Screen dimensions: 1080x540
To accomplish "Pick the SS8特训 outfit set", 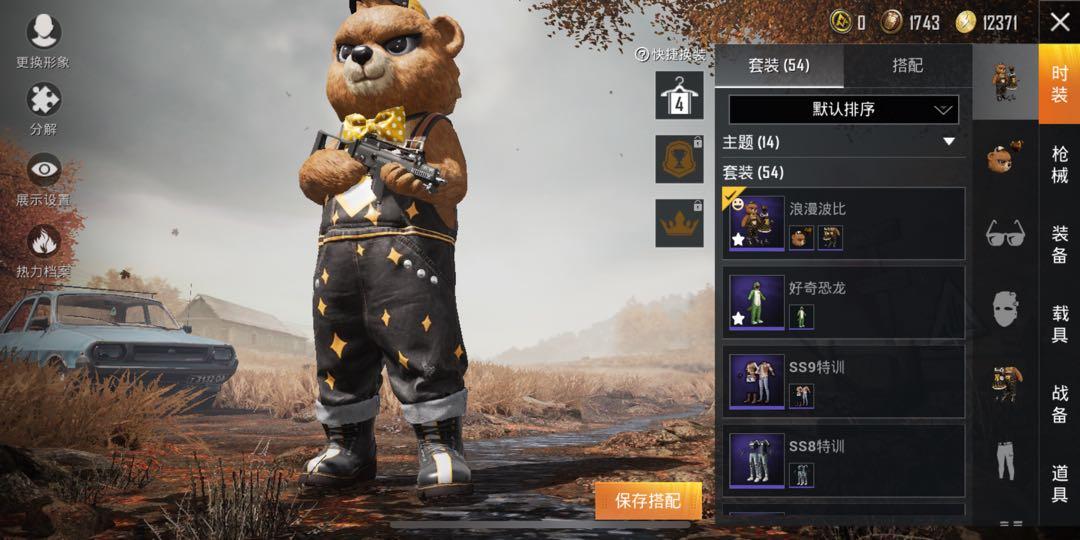I will 843,460.
